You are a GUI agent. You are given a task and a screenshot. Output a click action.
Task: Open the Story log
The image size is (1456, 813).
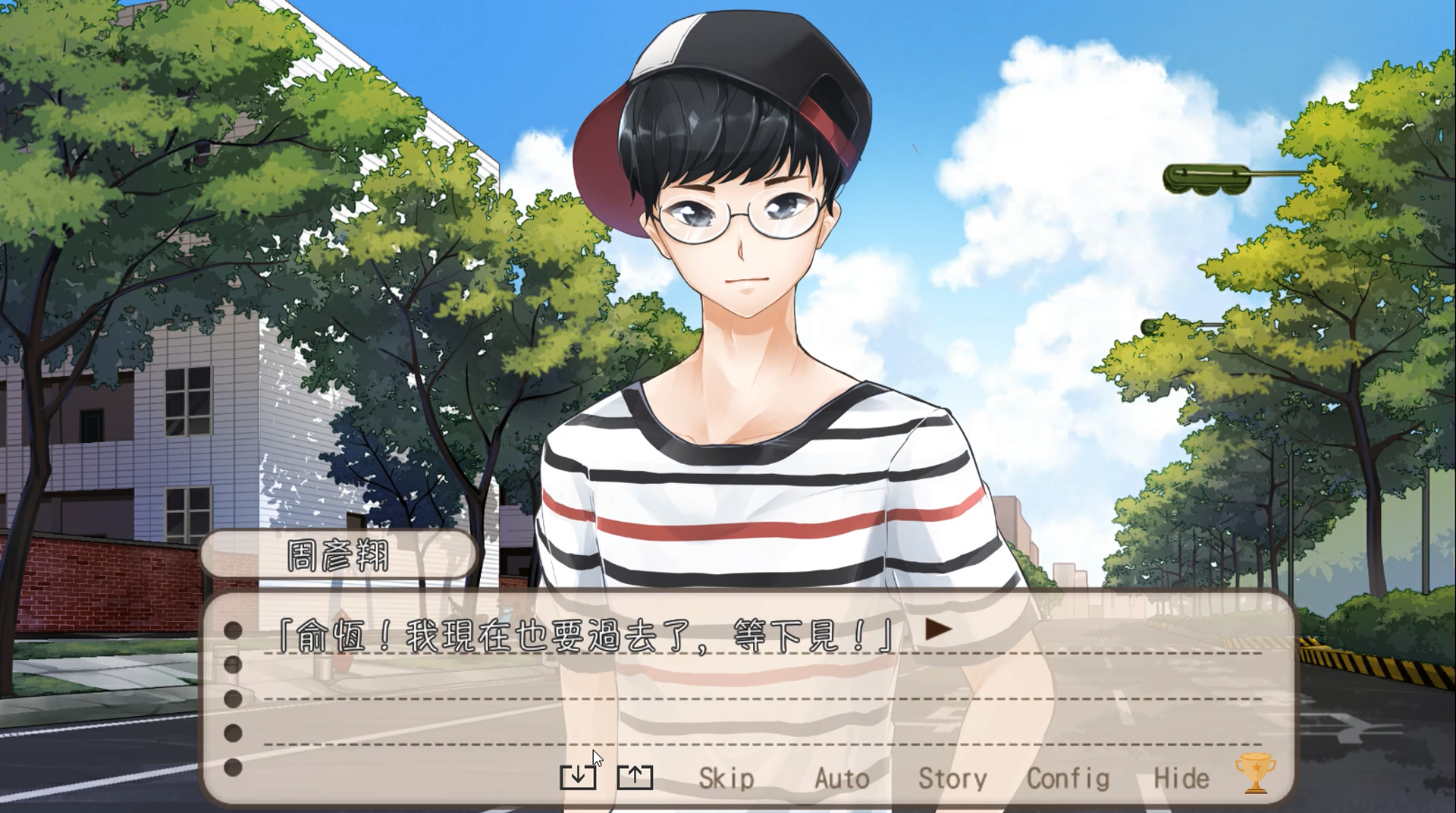click(952, 779)
